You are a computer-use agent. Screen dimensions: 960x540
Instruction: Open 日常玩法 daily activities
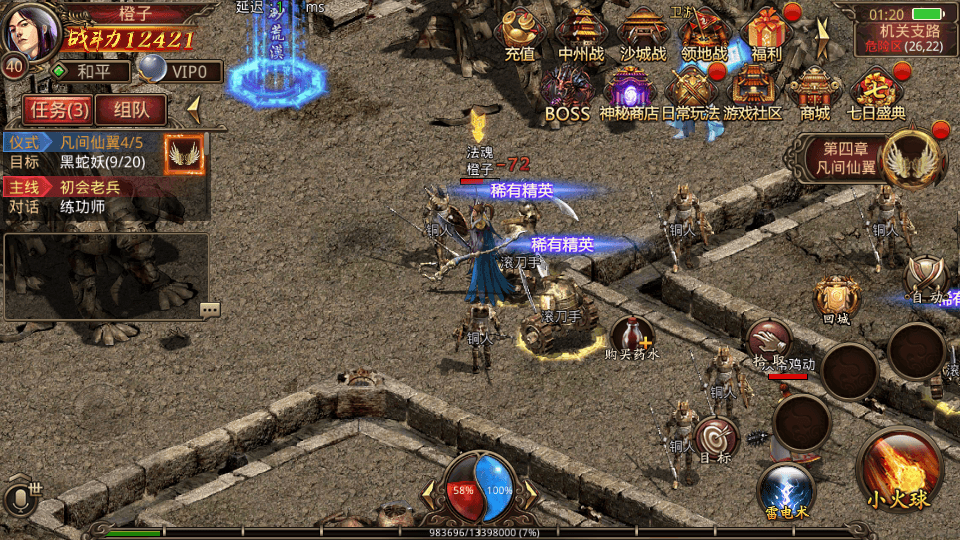(691, 93)
